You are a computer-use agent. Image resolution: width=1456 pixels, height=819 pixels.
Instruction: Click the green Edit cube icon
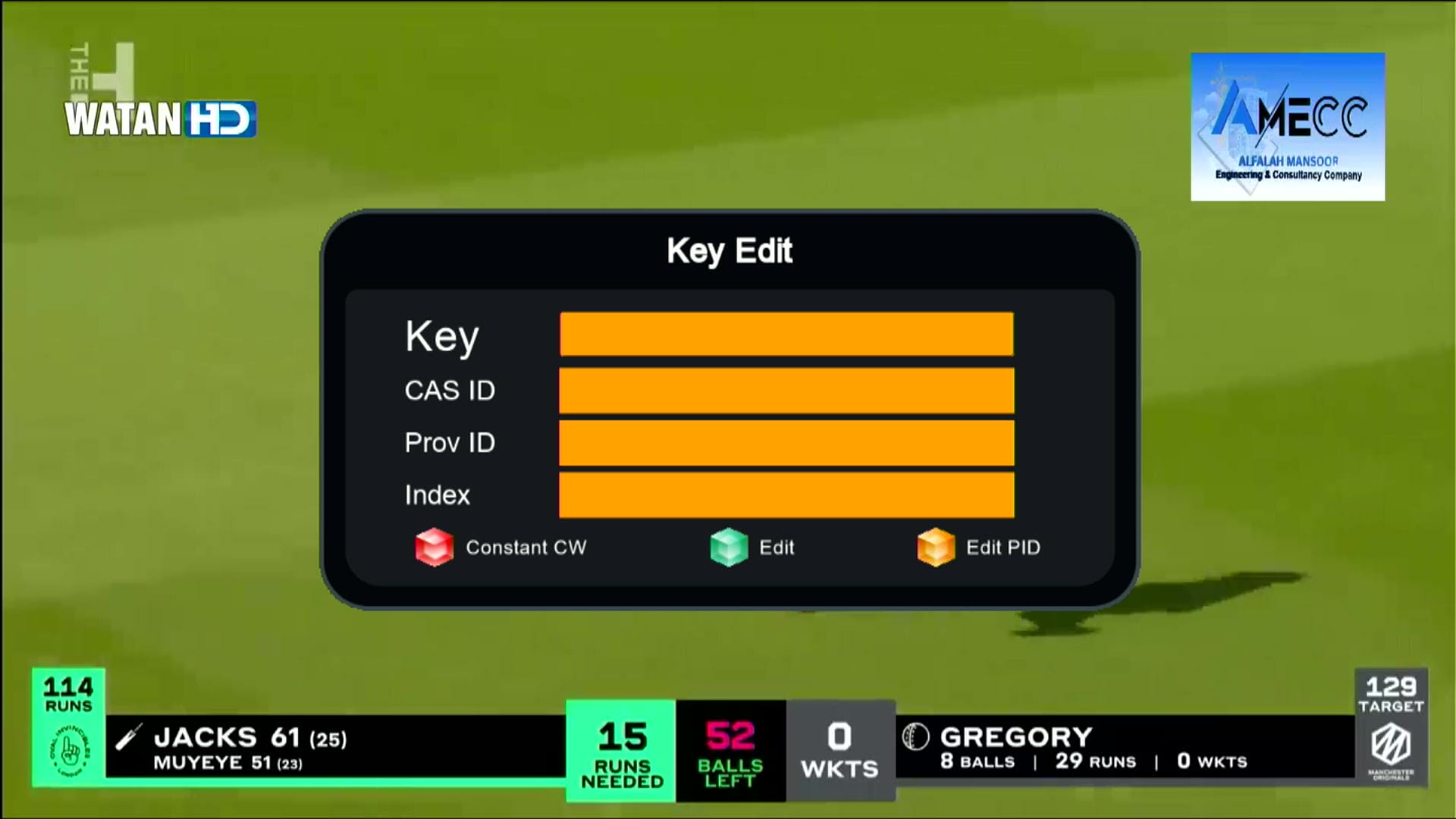(728, 548)
